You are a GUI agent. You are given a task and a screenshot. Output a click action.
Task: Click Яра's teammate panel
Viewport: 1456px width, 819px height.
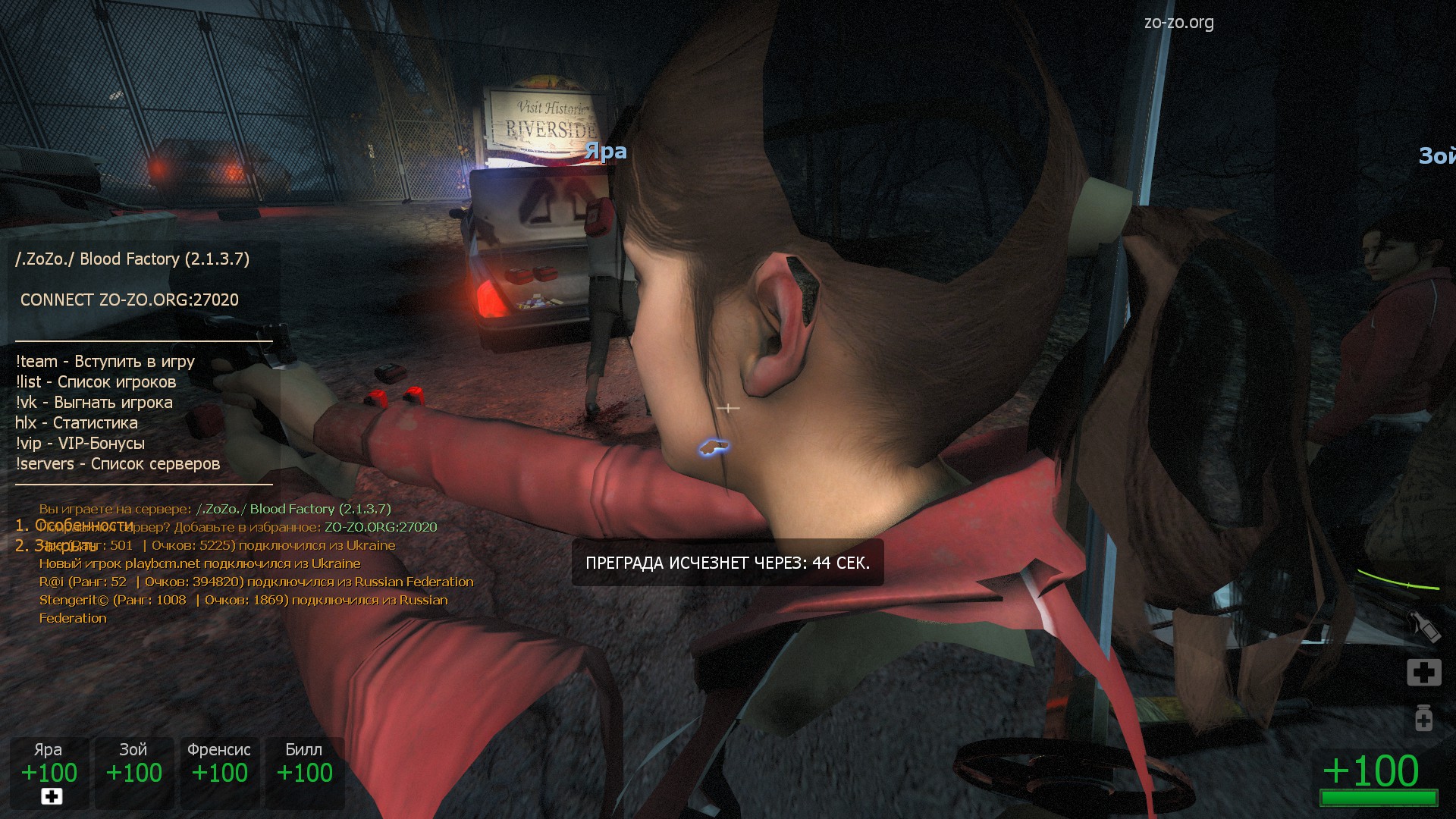coord(49,772)
